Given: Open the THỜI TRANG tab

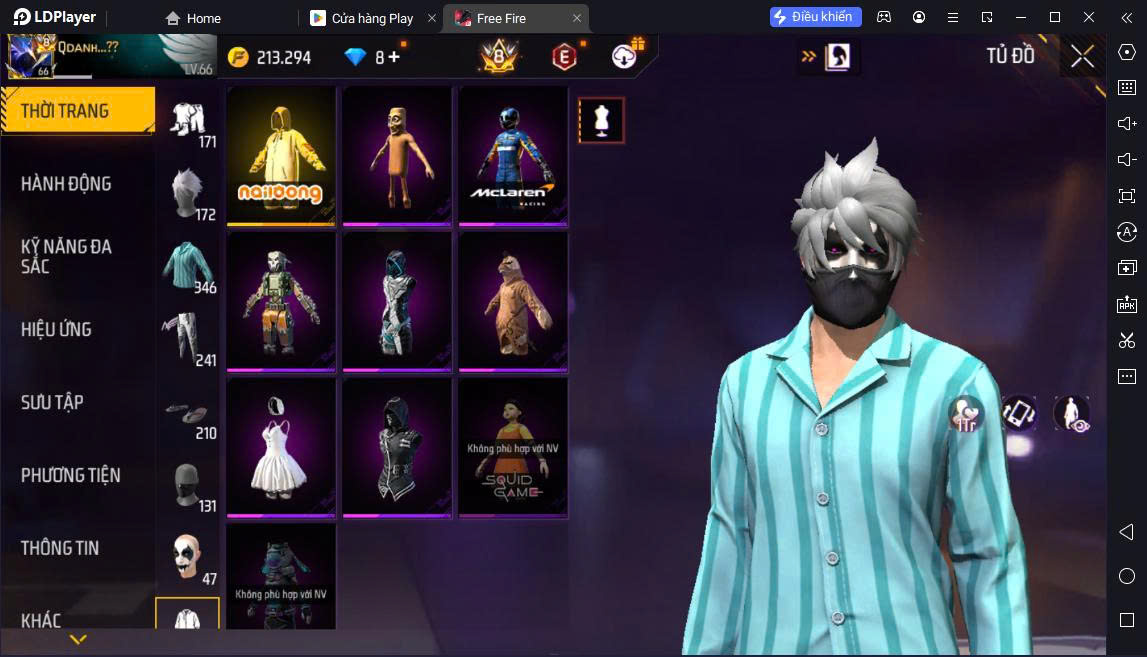Looking at the screenshot, I should click(76, 111).
